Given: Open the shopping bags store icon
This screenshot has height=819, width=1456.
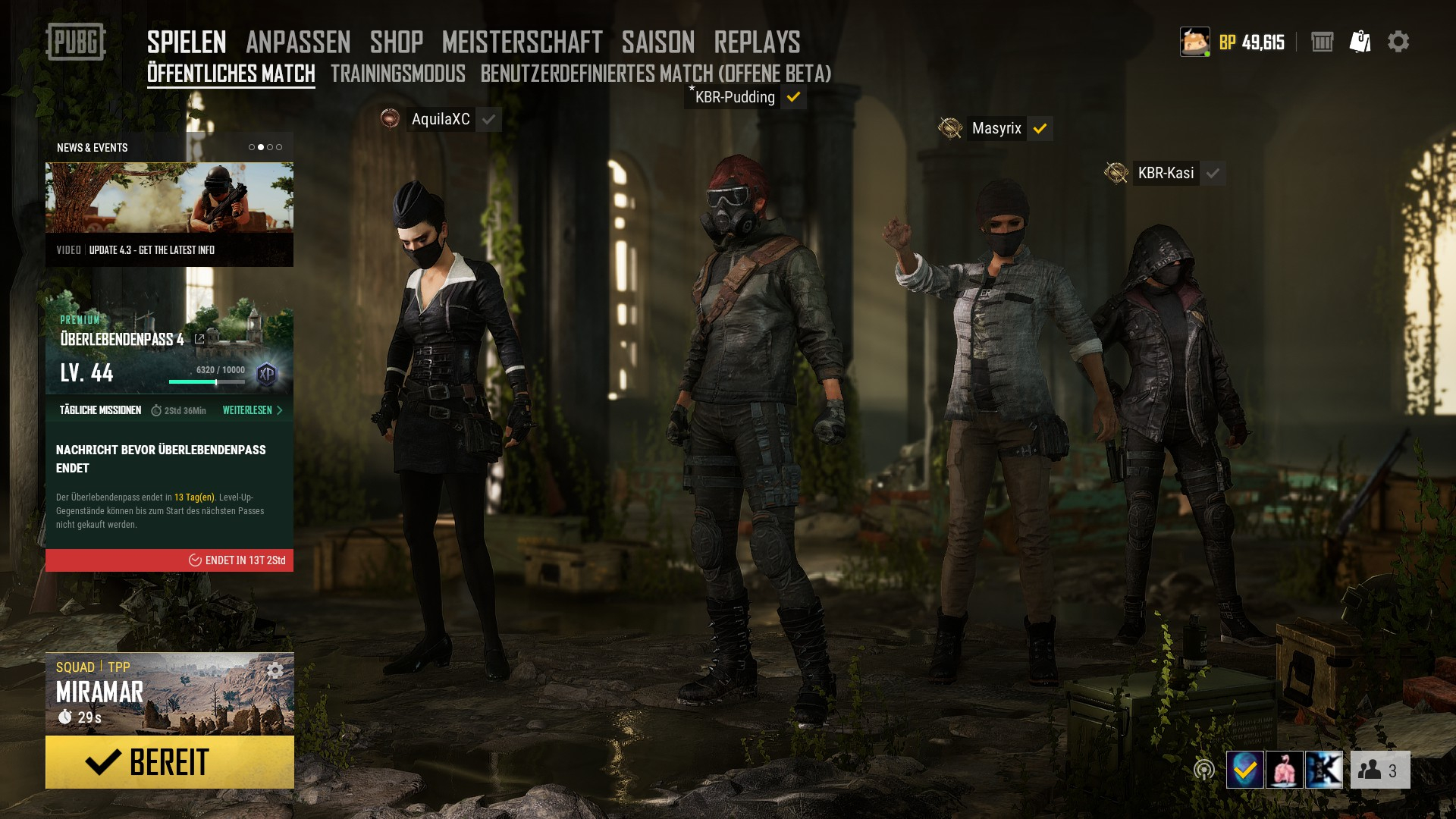Looking at the screenshot, I should 1360,42.
